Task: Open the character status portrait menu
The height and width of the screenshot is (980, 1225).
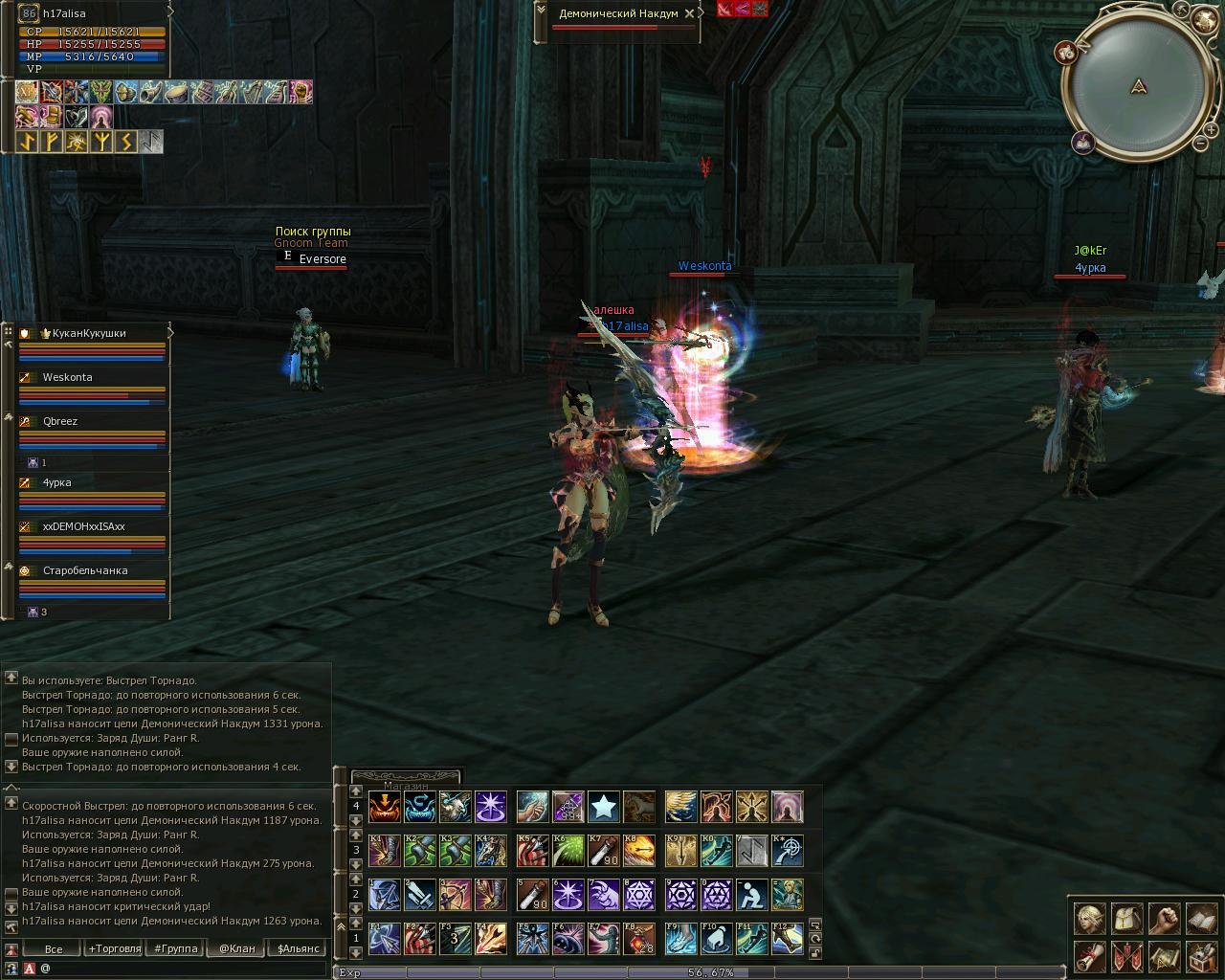Action: click(1089, 920)
